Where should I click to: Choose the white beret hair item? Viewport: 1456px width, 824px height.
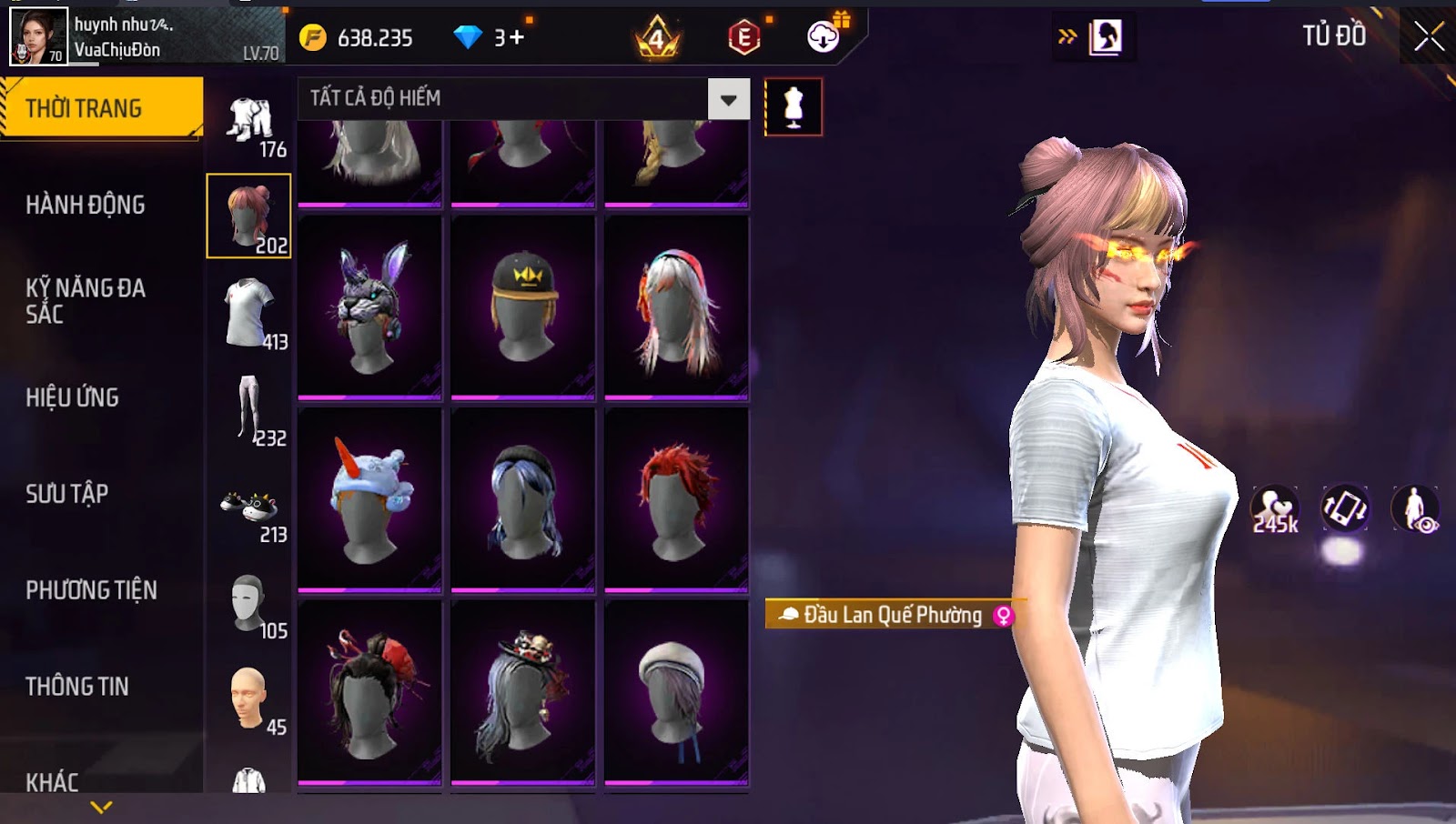point(676,693)
